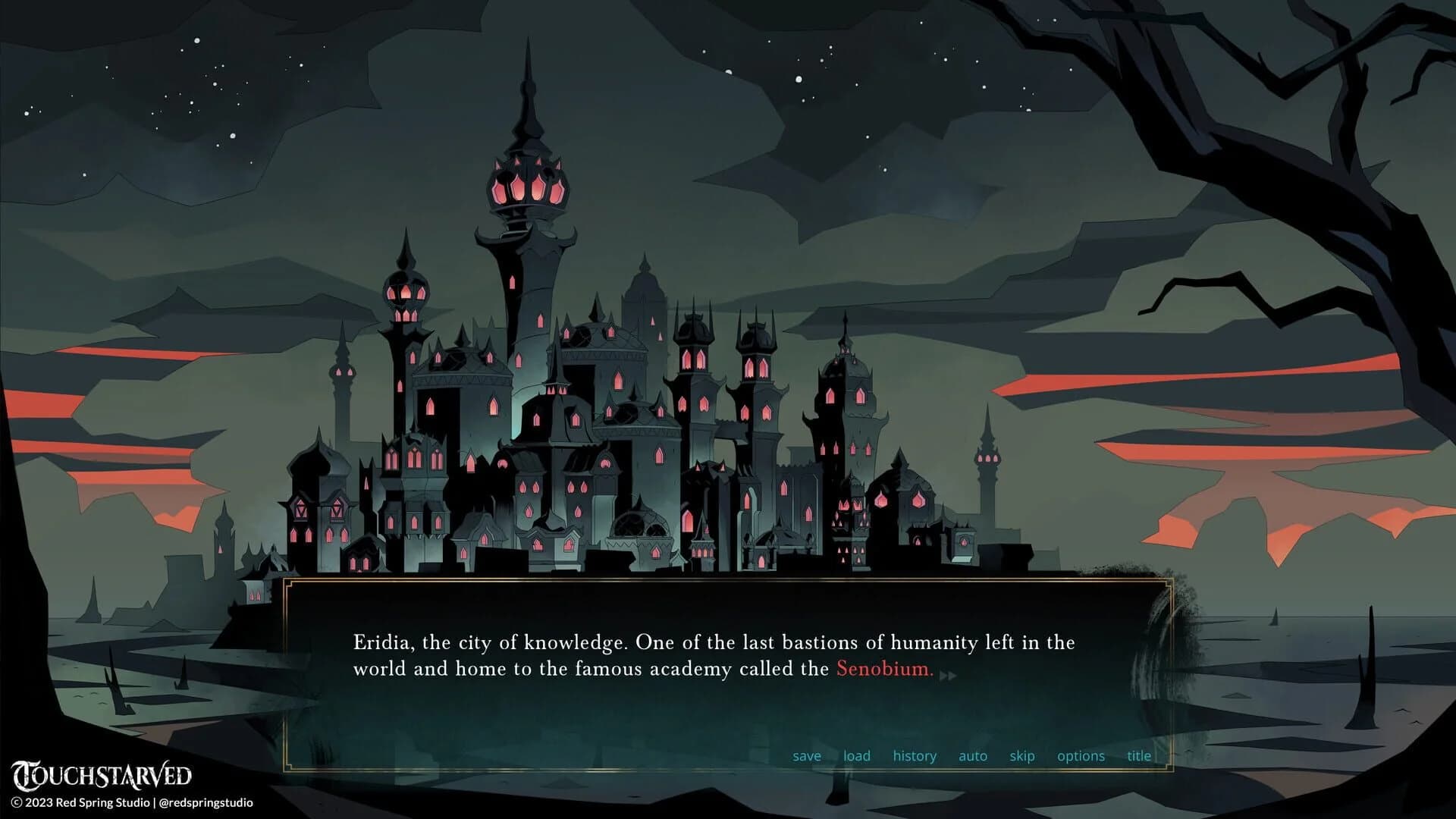Screen dimensions: 1456x819
Task: Click "options" in the quick menu bar
Action: point(1081,755)
